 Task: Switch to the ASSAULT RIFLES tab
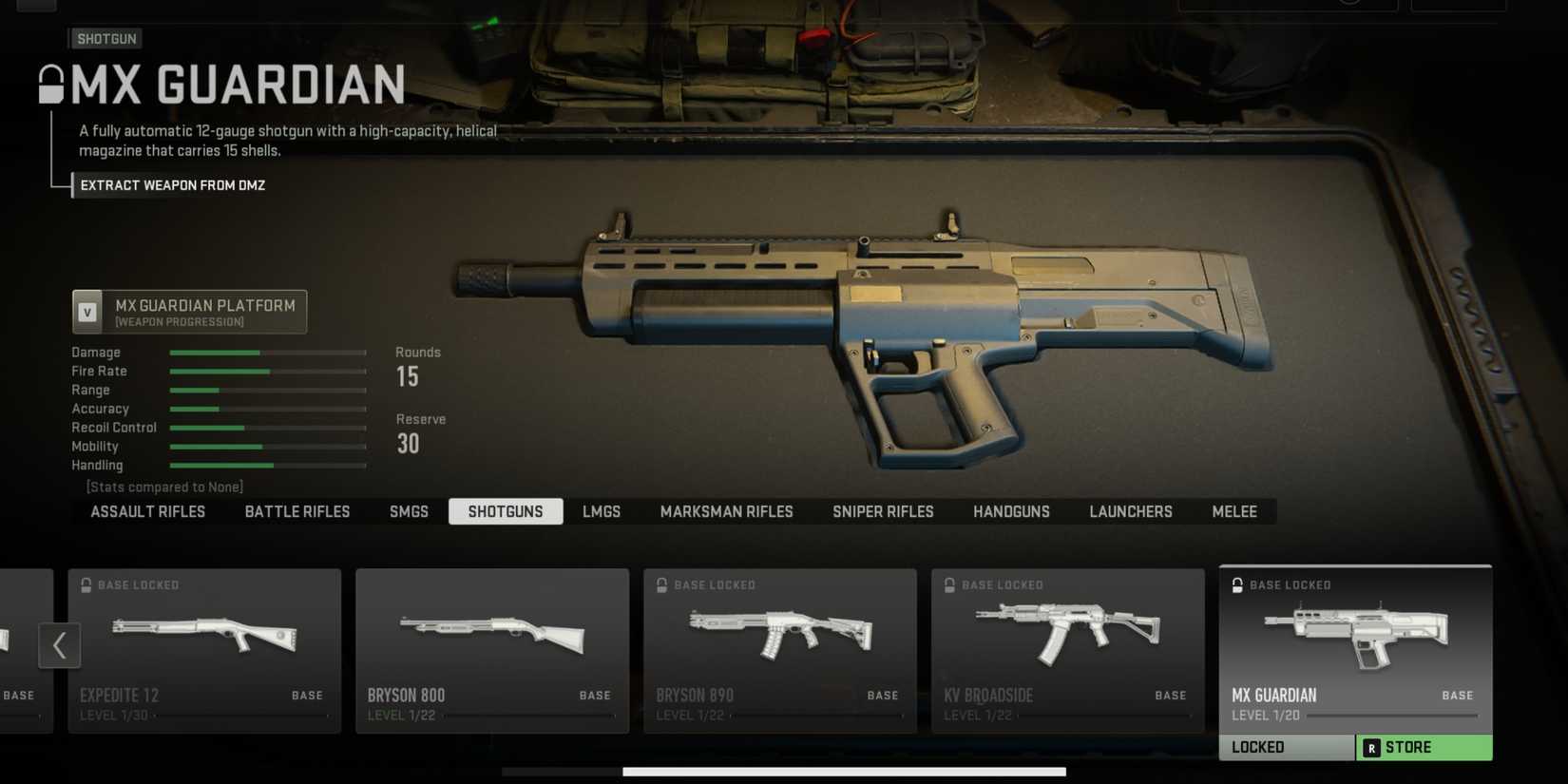click(147, 511)
